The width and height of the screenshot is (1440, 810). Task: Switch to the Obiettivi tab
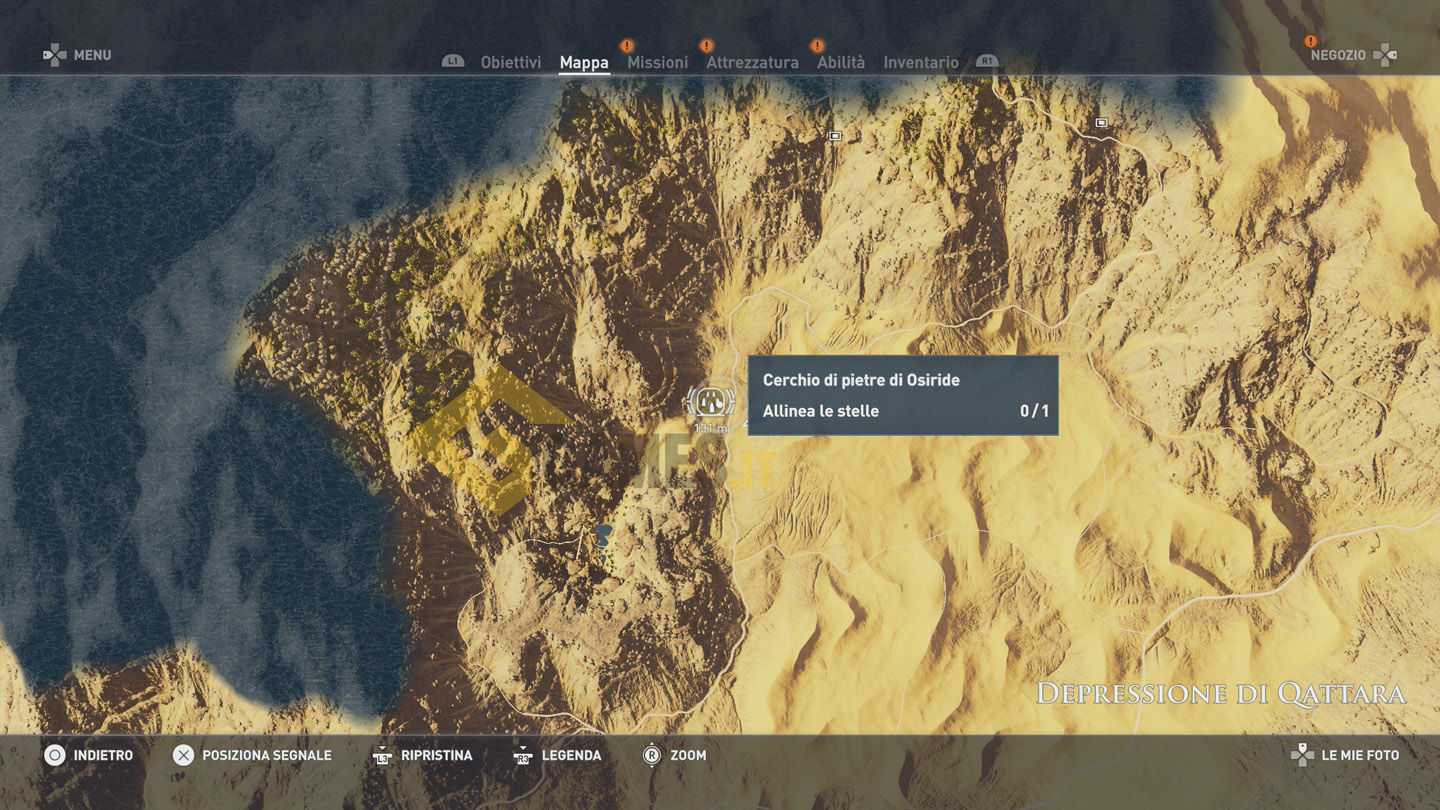(x=510, y=62)
